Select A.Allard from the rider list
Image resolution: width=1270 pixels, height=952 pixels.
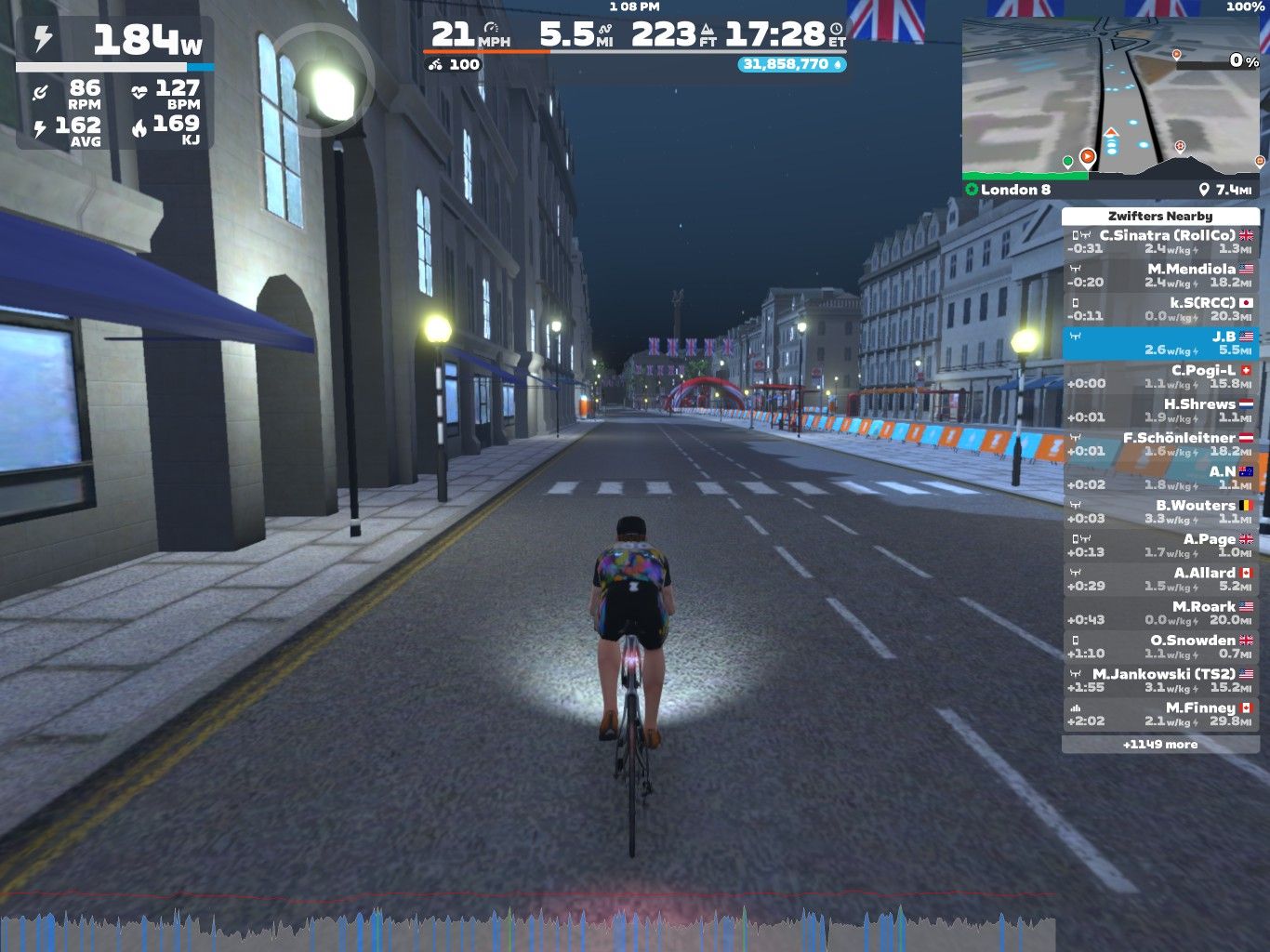pyautogui.click(x=1160, y=579)
